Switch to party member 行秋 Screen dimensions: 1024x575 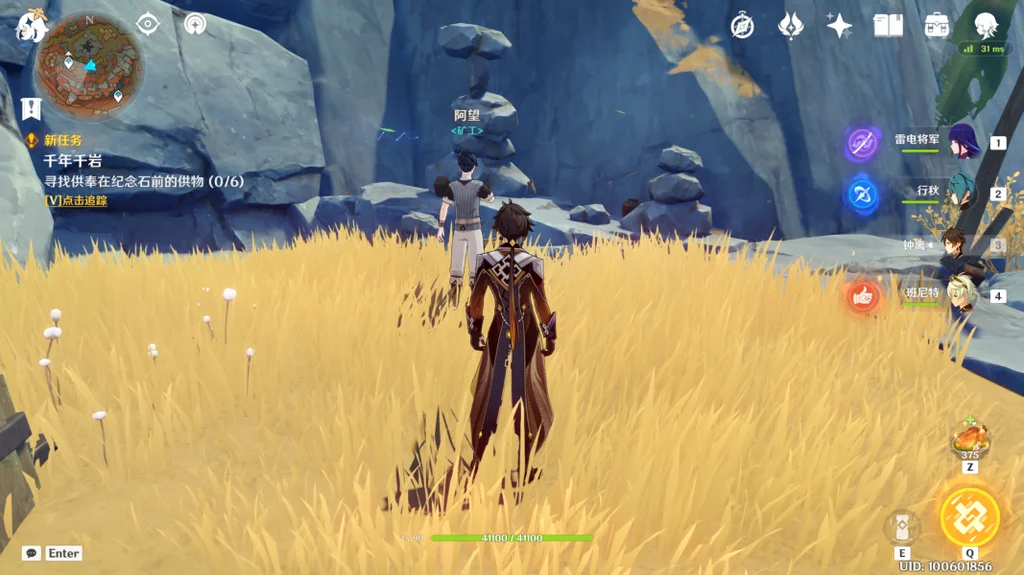point(963,192)
